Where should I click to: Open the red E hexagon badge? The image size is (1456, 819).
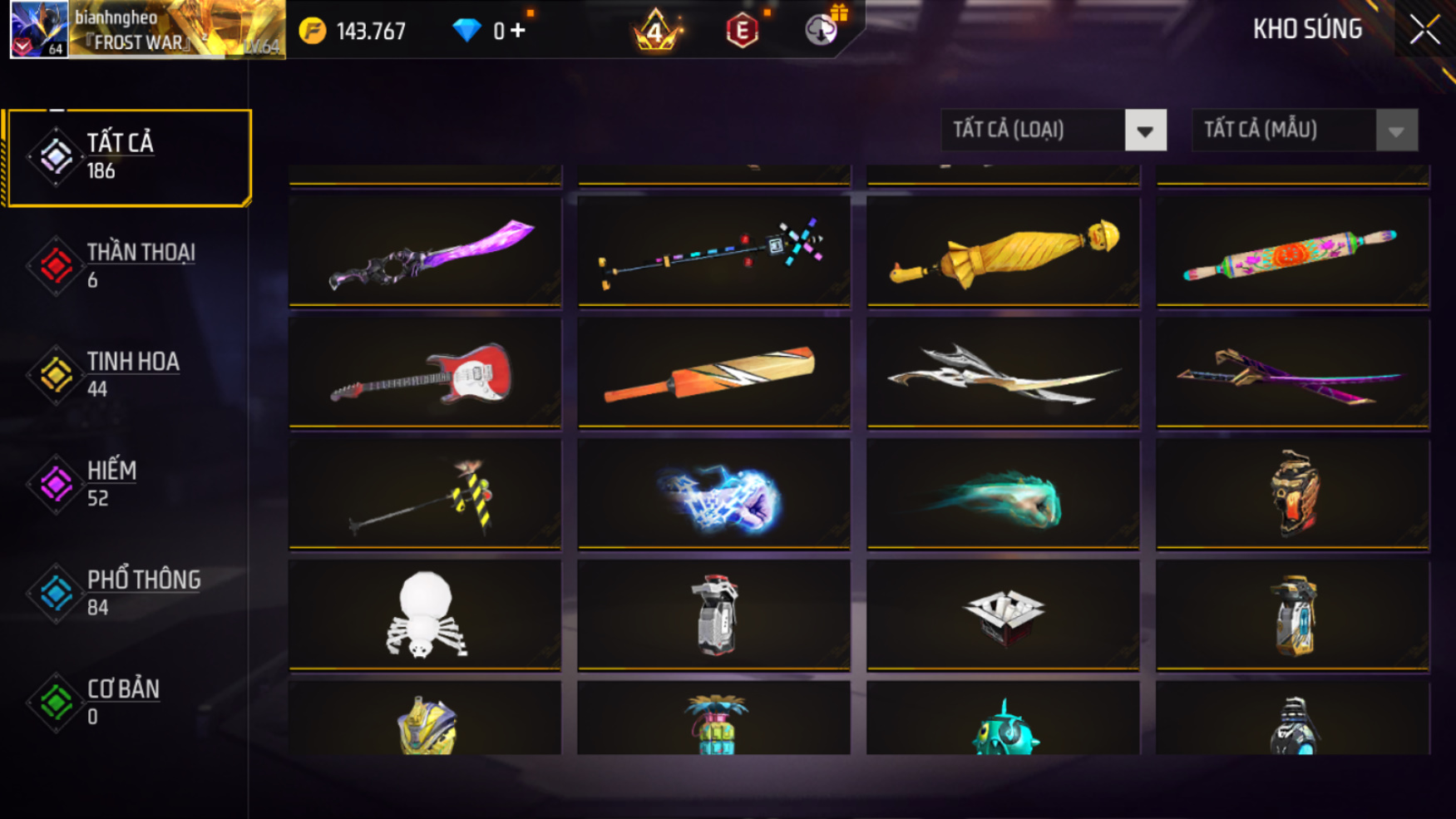point(742,31)
